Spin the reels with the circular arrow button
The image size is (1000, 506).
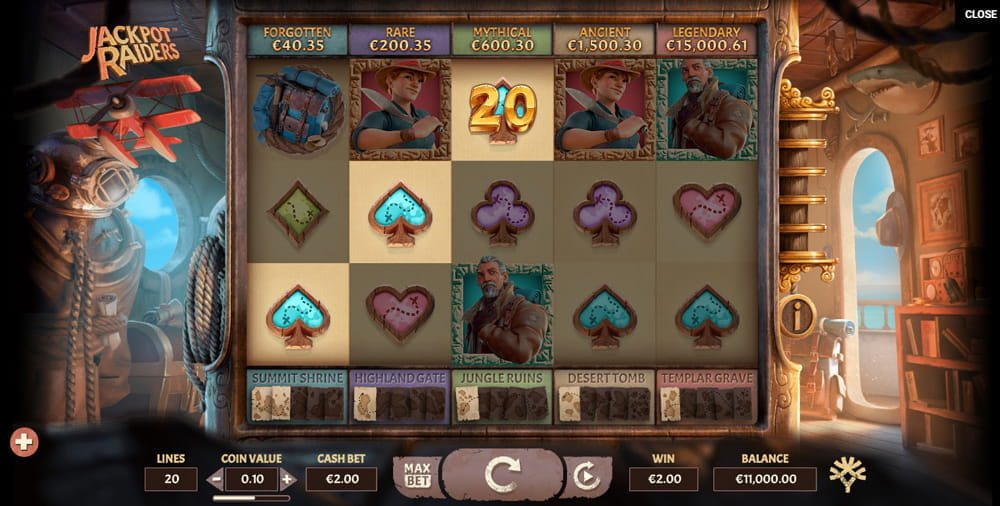tap(501, 473)
